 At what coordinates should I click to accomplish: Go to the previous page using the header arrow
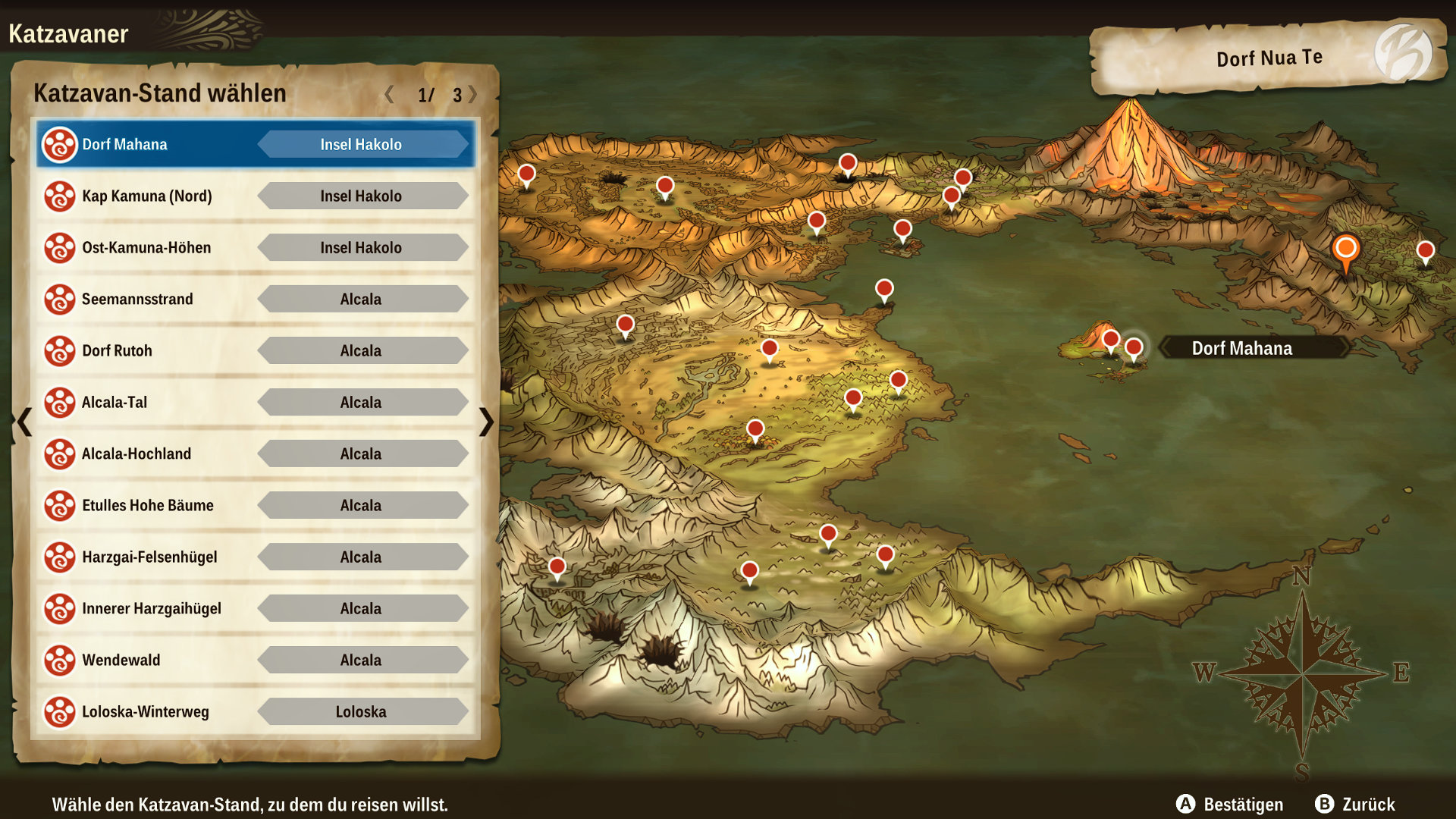coord(389,94)
